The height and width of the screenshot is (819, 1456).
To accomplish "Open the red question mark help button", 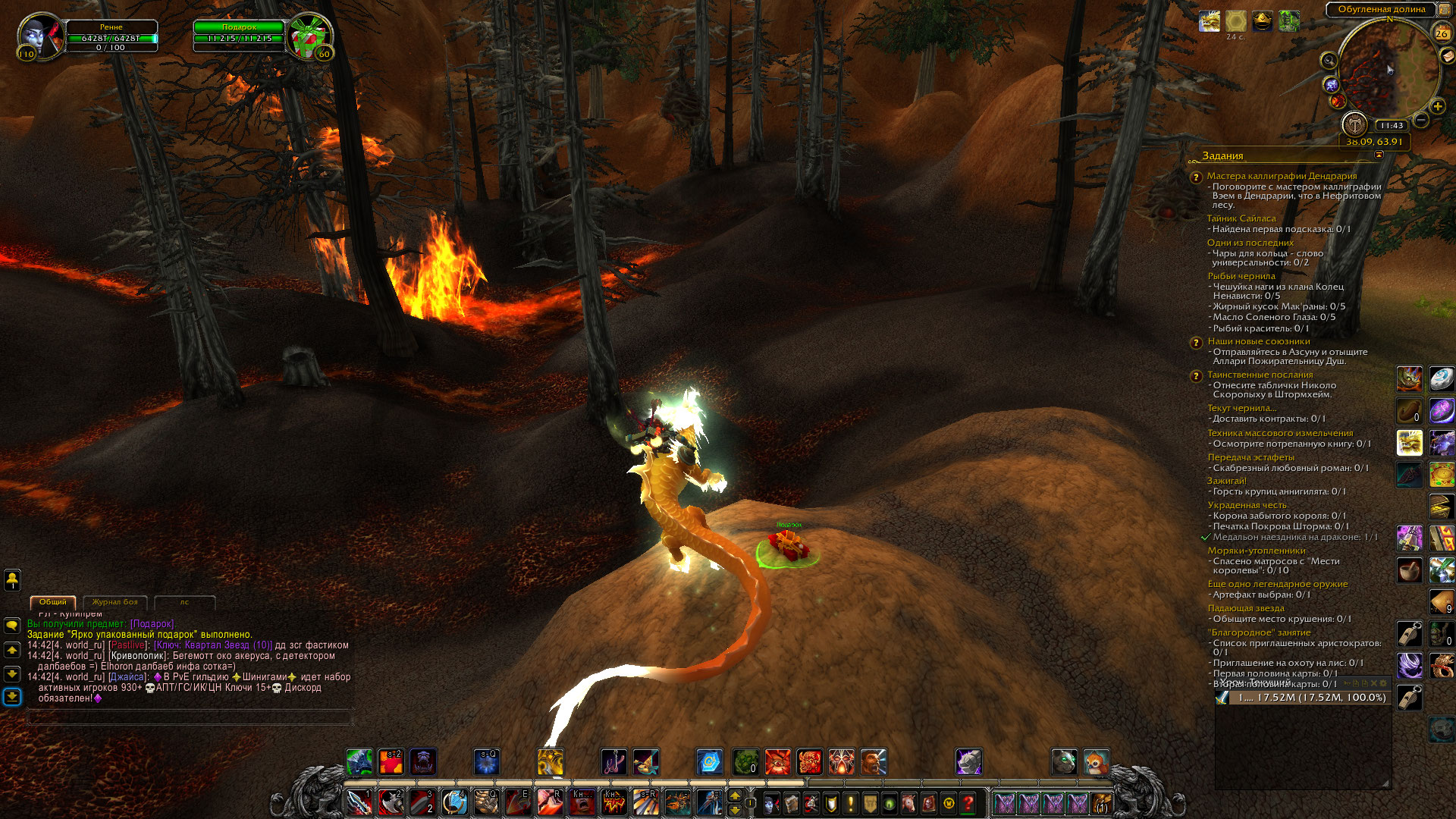I will 968,802.
